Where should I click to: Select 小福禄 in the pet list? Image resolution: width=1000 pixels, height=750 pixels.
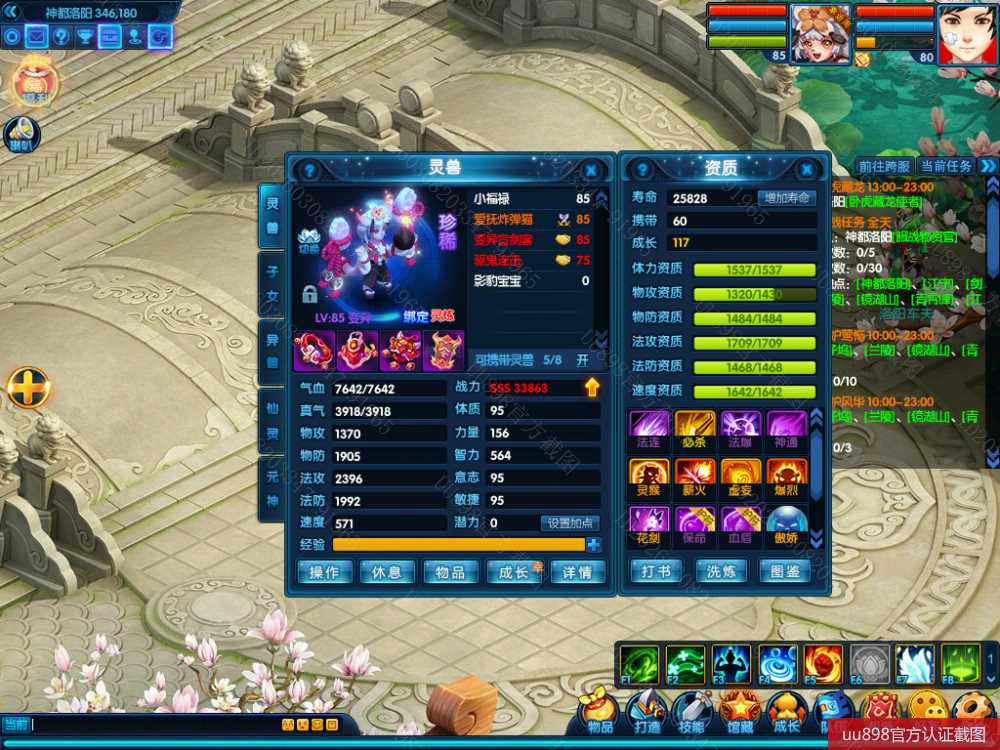tap(530, 198)
